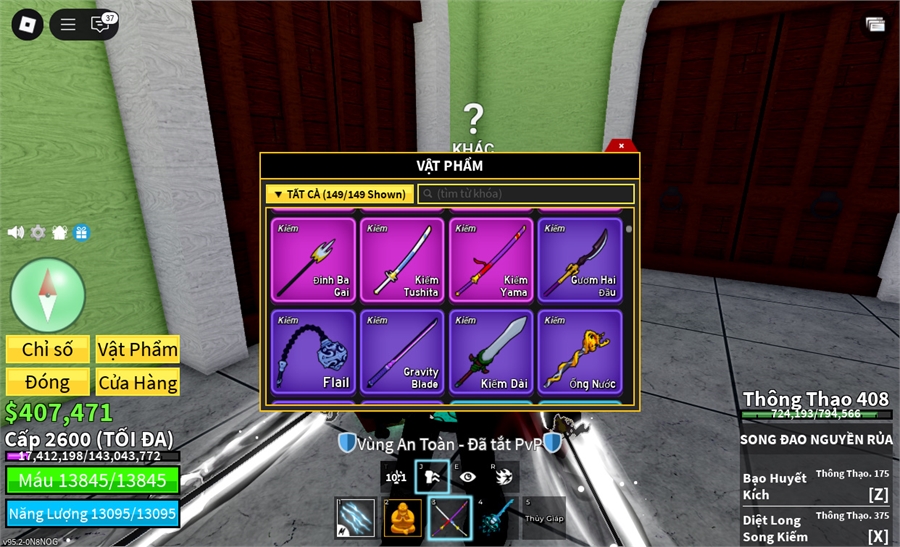Toggle the sound speaker icon
Image resolution: width=900 pixels, height=547 pixels.
pos(16,232)
